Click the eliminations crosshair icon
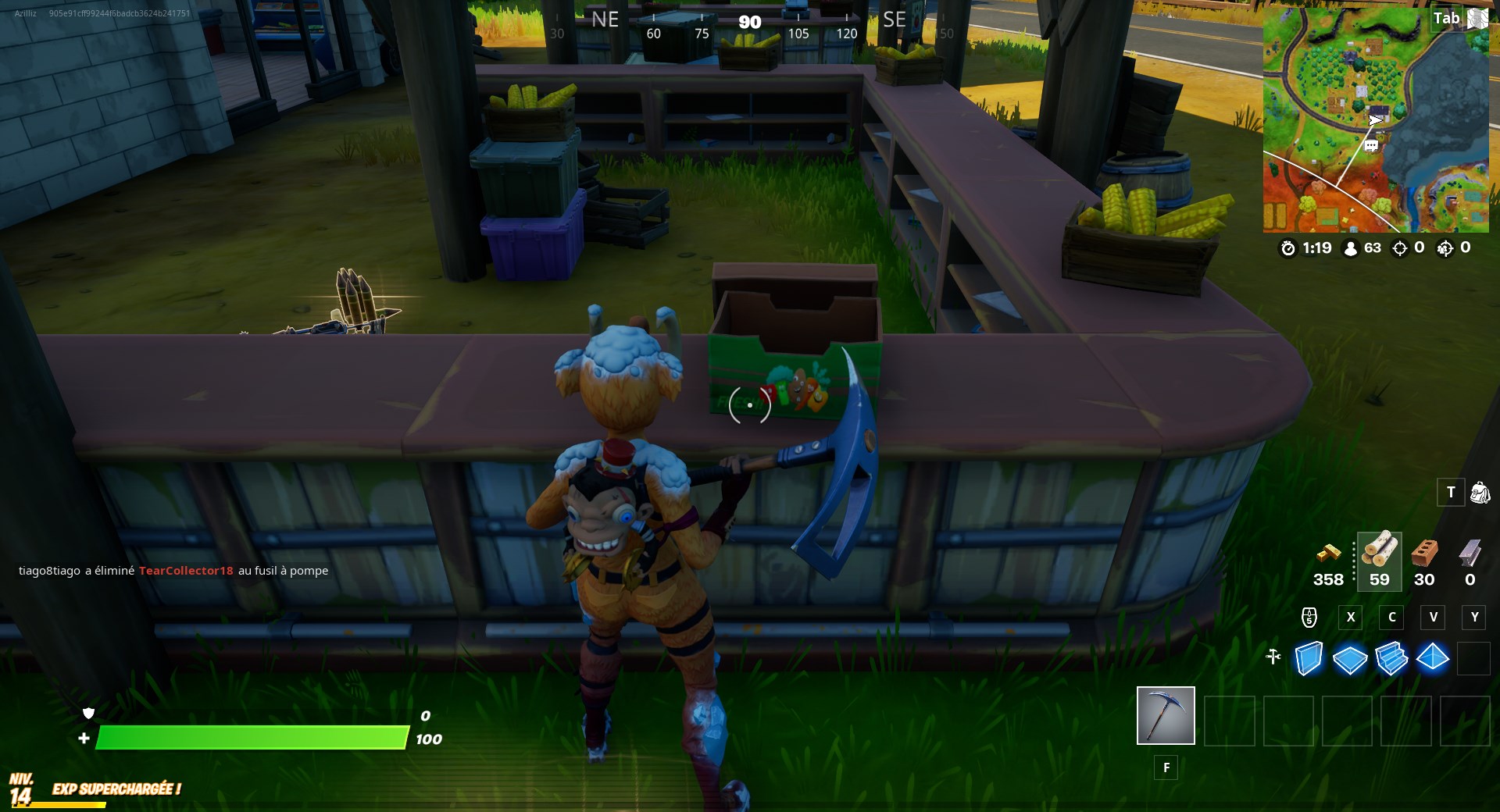 pyautogui.click(x=1398, y=248)
